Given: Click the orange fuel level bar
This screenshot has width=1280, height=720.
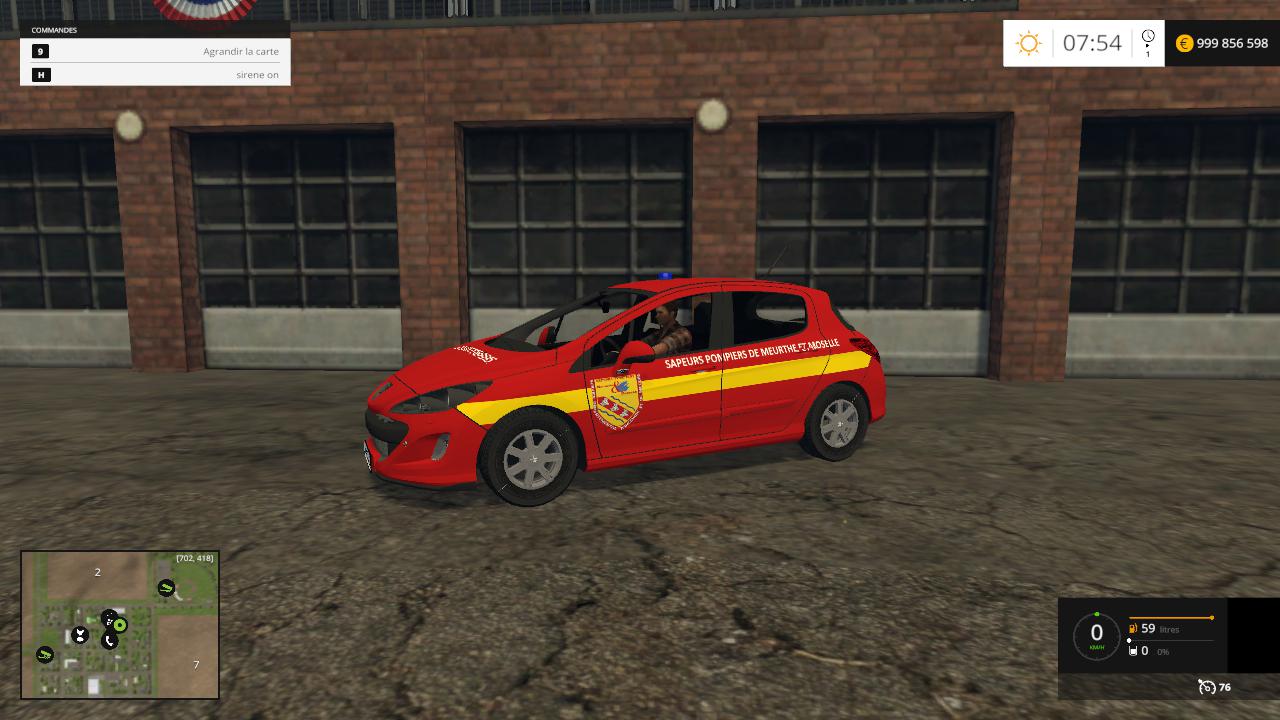Looking at the screenshot, I should (x=1170, y=617).
